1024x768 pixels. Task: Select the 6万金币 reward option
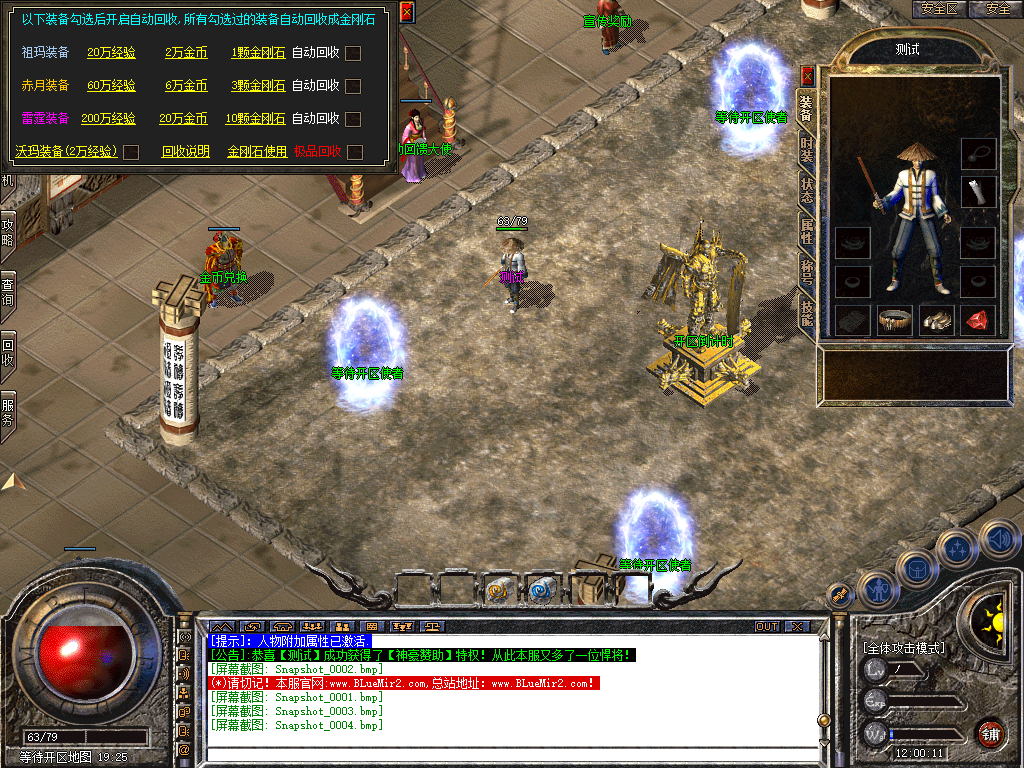click(x=186, y=86)
